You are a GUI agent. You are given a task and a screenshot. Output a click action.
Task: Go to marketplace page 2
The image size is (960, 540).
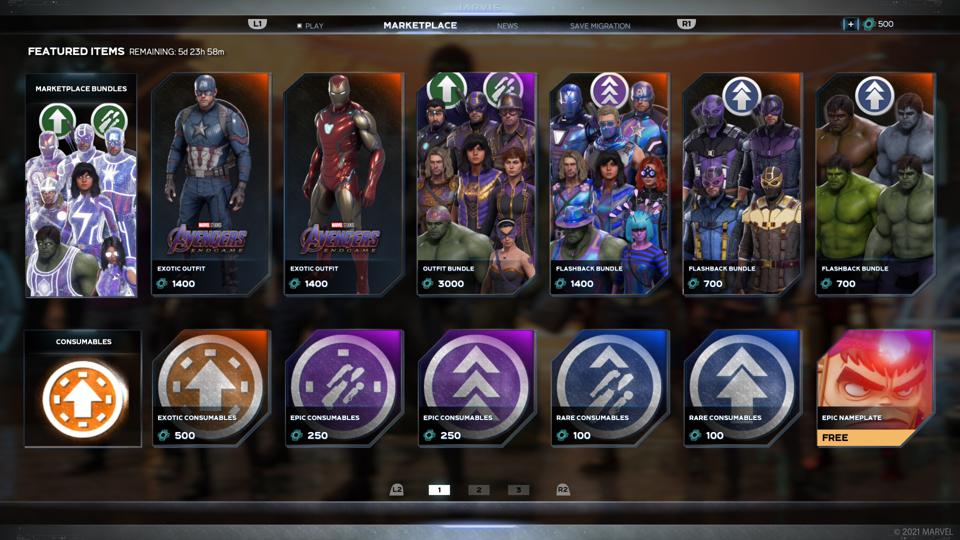click(x=479, y=490)
